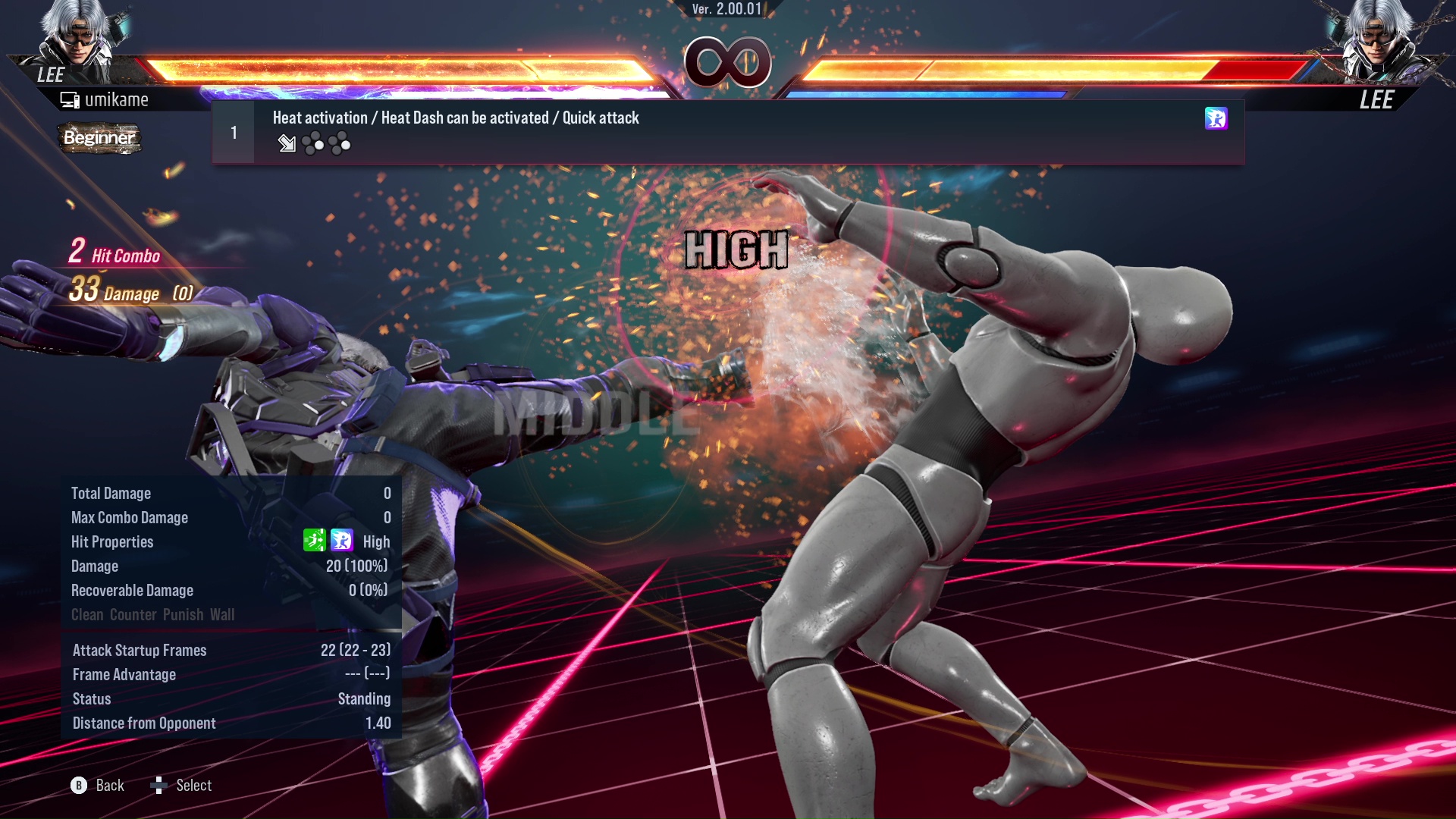Select the Beginner difficulty label
The image size is (1456, 819).
click(x=99, y=139)
